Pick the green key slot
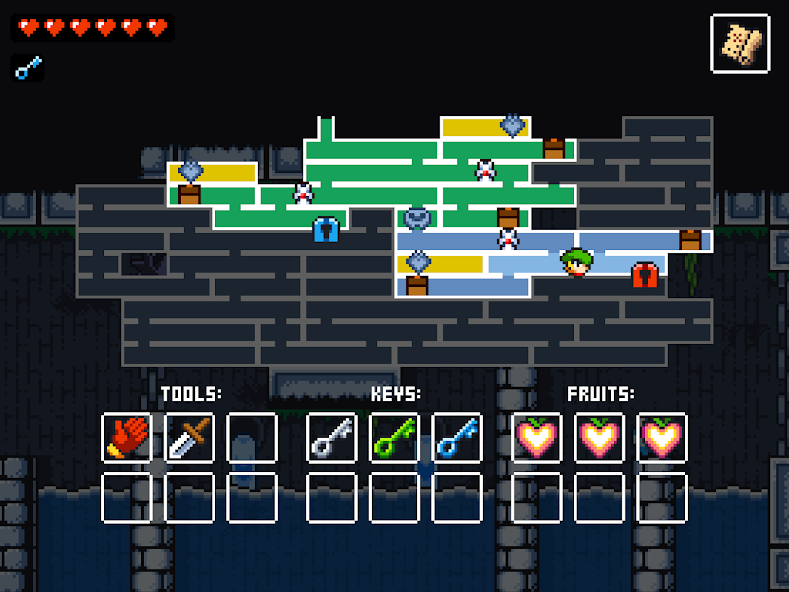789x592 pixels. click(394, 438)
